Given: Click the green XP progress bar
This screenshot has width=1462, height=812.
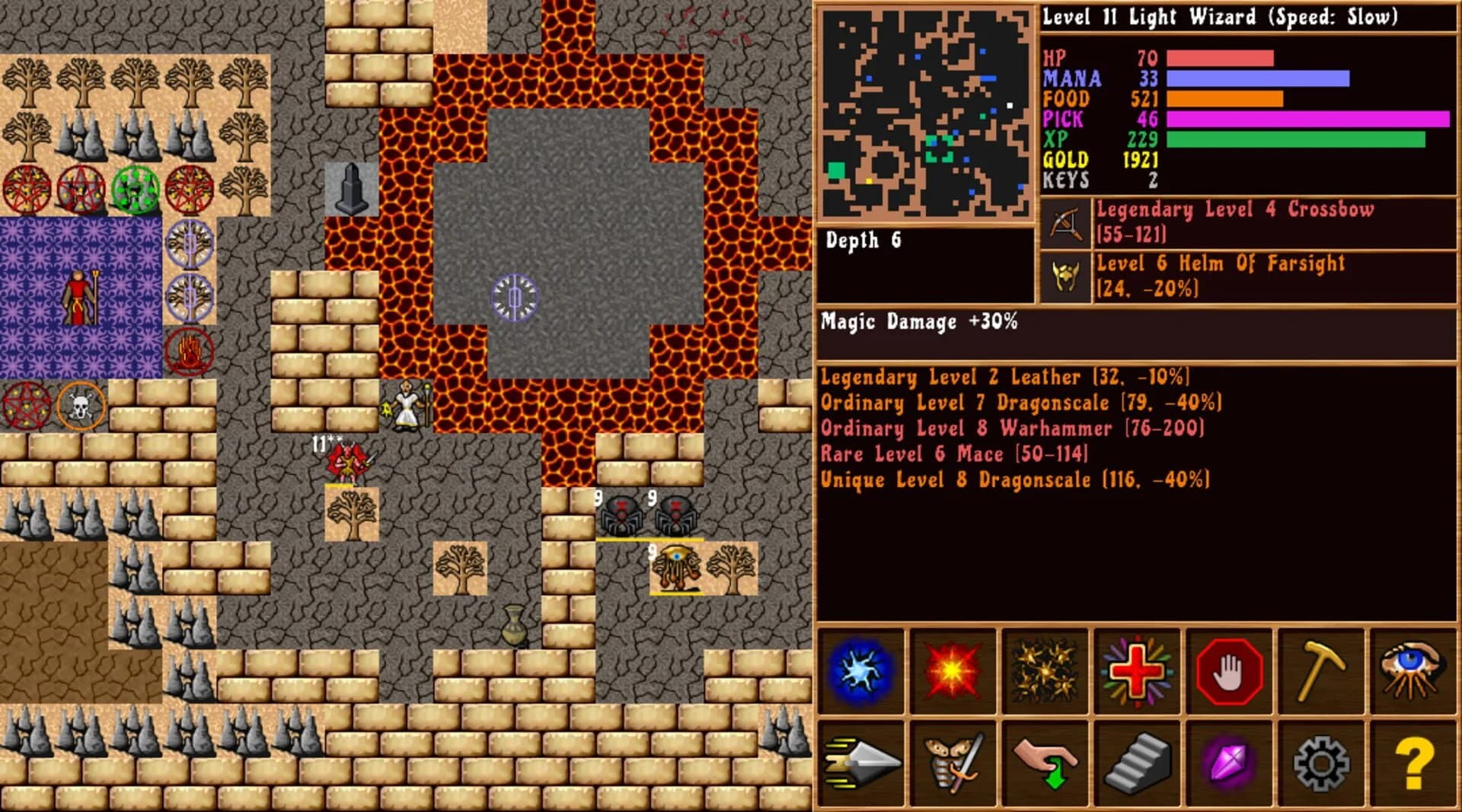Looking at the screenshot, I should (x=1294, y=140).
